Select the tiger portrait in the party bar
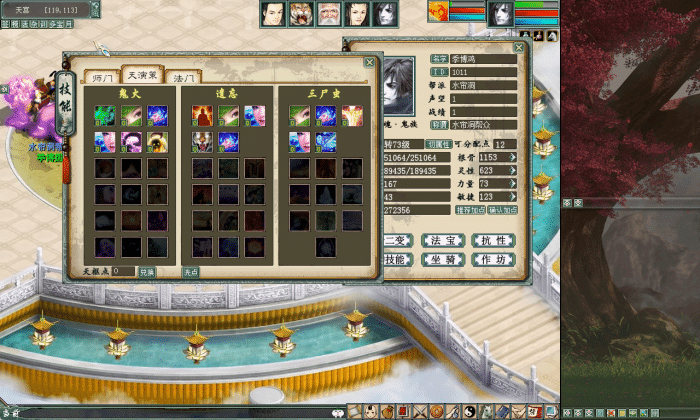 pyautogui.click(x=300, y=14)
